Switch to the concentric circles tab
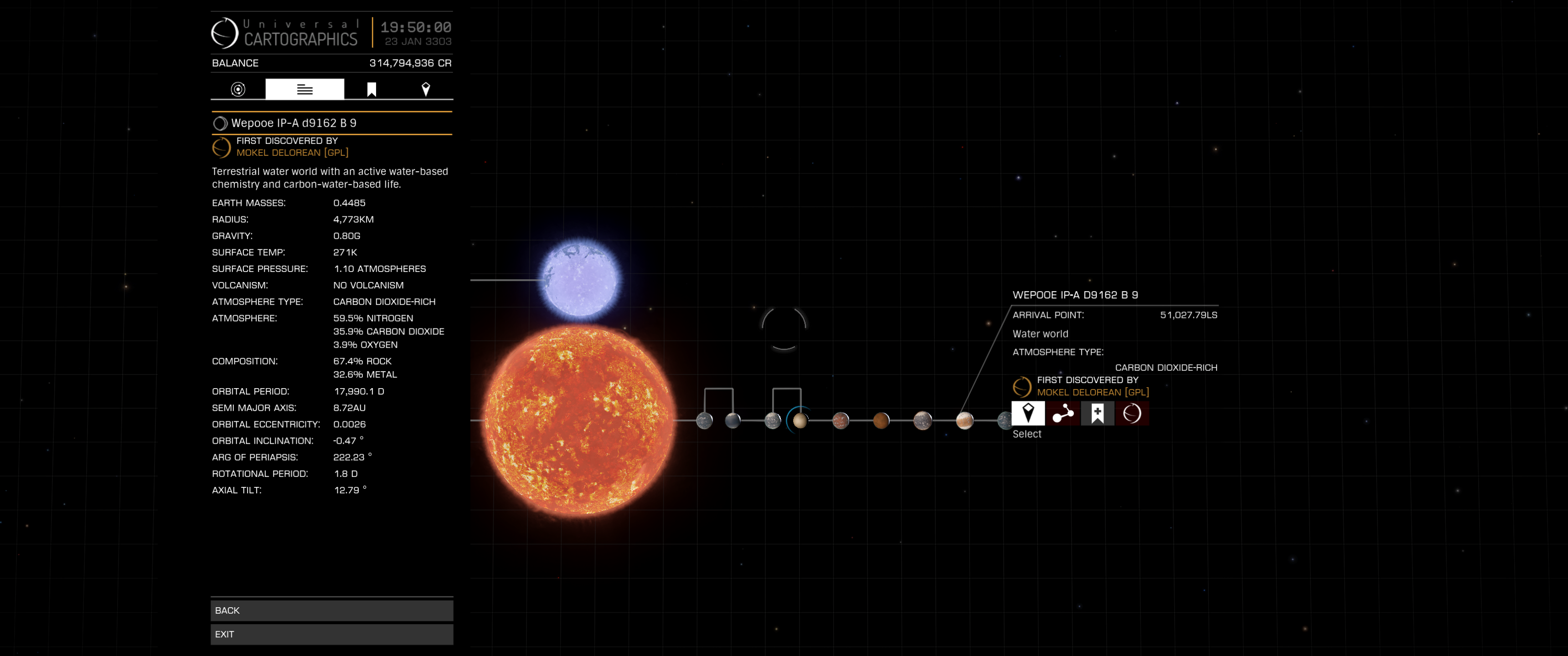The image size is (1568, 656). click(x=238, y=89)
